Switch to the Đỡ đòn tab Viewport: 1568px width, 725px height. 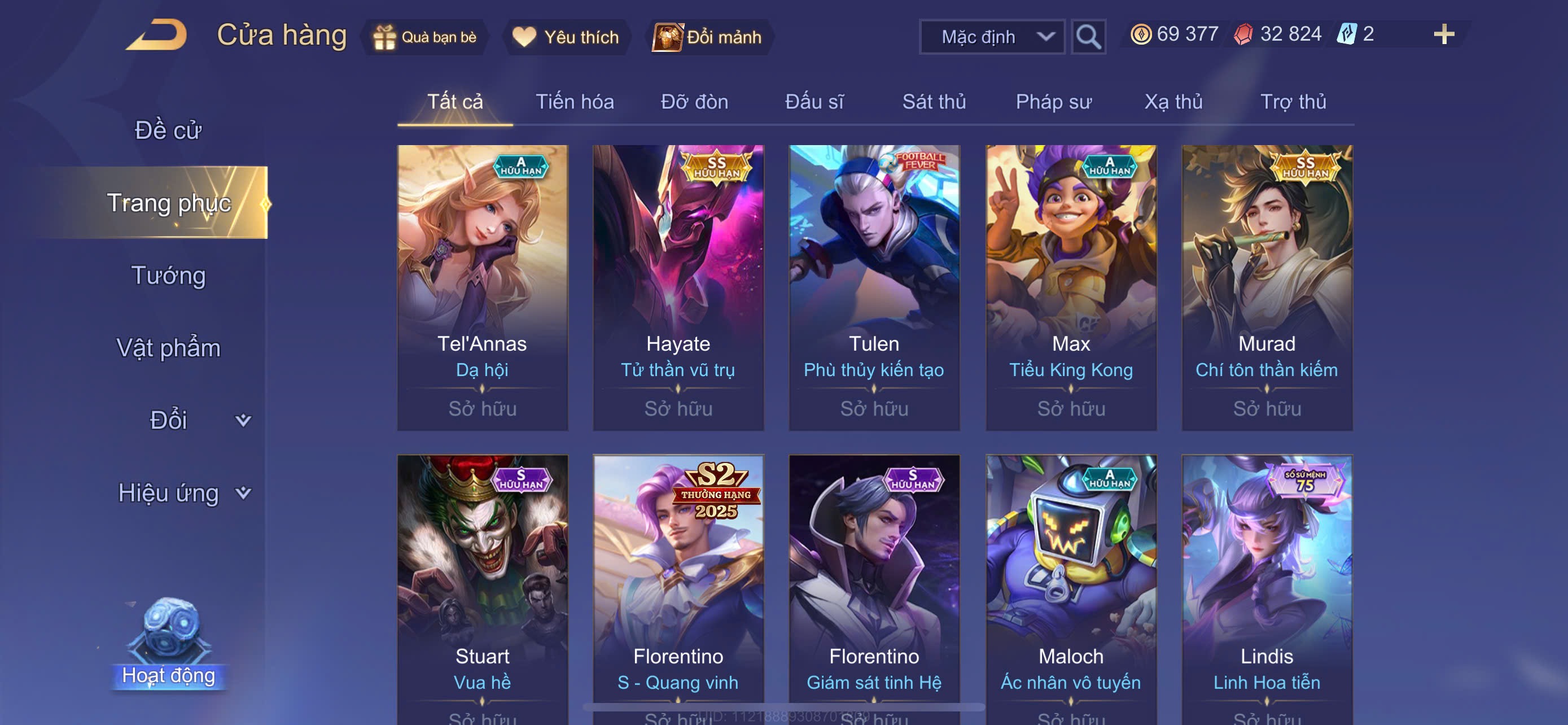[x=694, y=102]
